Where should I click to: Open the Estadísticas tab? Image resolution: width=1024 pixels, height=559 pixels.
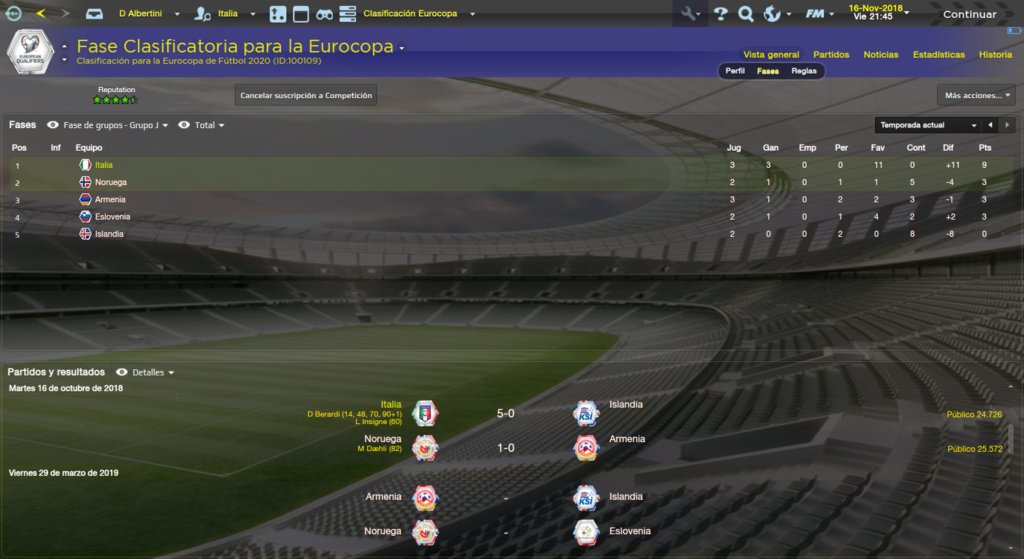click(939, 55)
